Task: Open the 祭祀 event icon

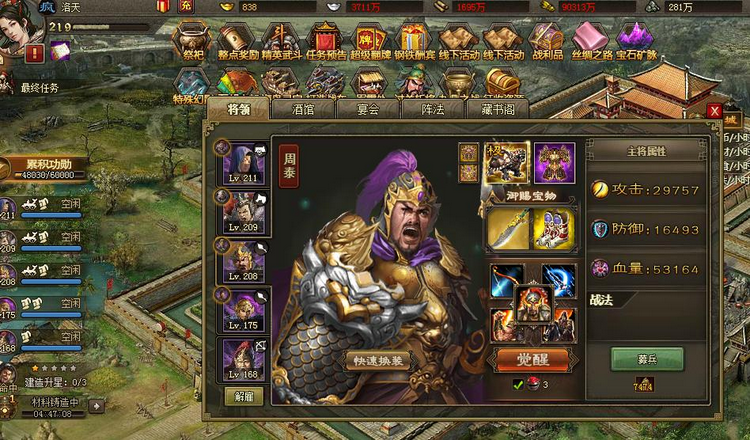Action: (191, 42)
